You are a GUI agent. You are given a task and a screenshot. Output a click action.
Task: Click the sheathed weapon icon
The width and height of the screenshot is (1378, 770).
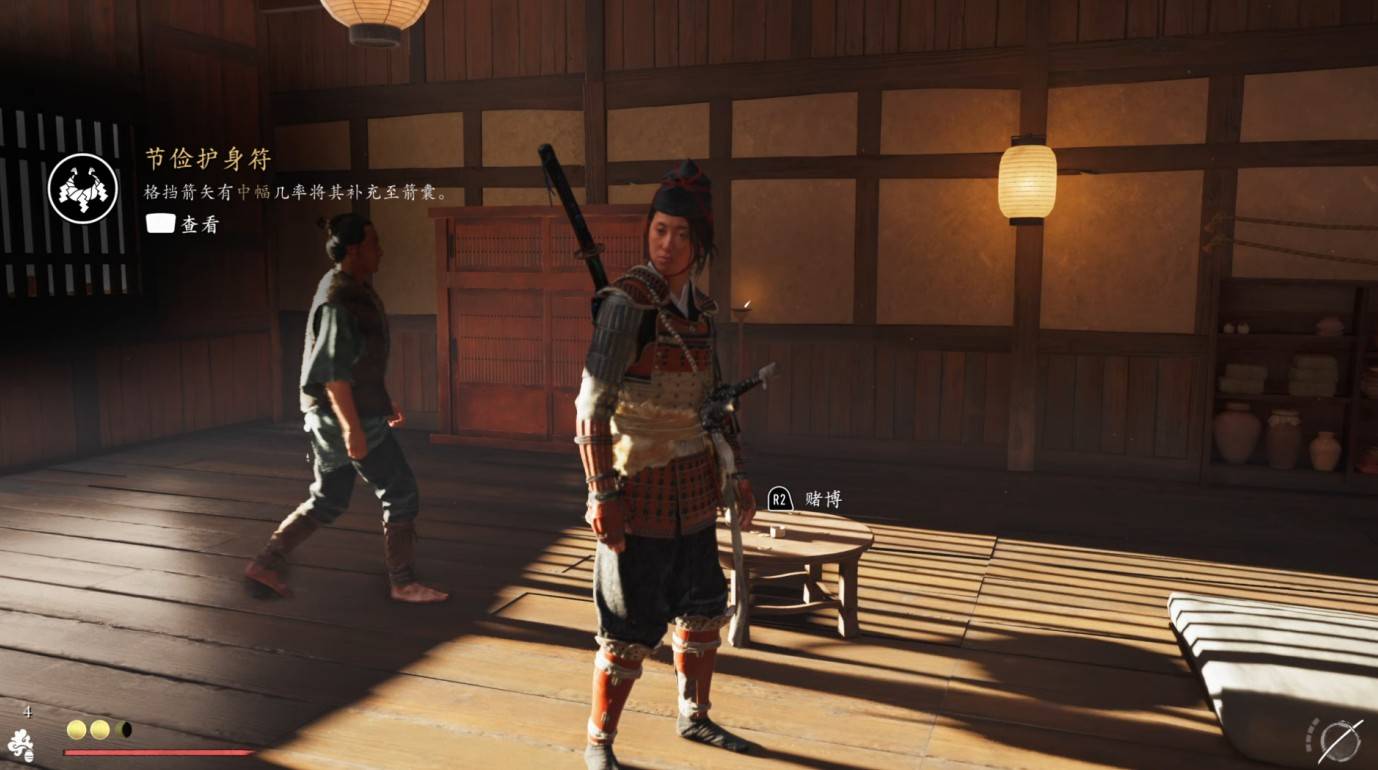pyautogui.click(x=1340, y=741)
